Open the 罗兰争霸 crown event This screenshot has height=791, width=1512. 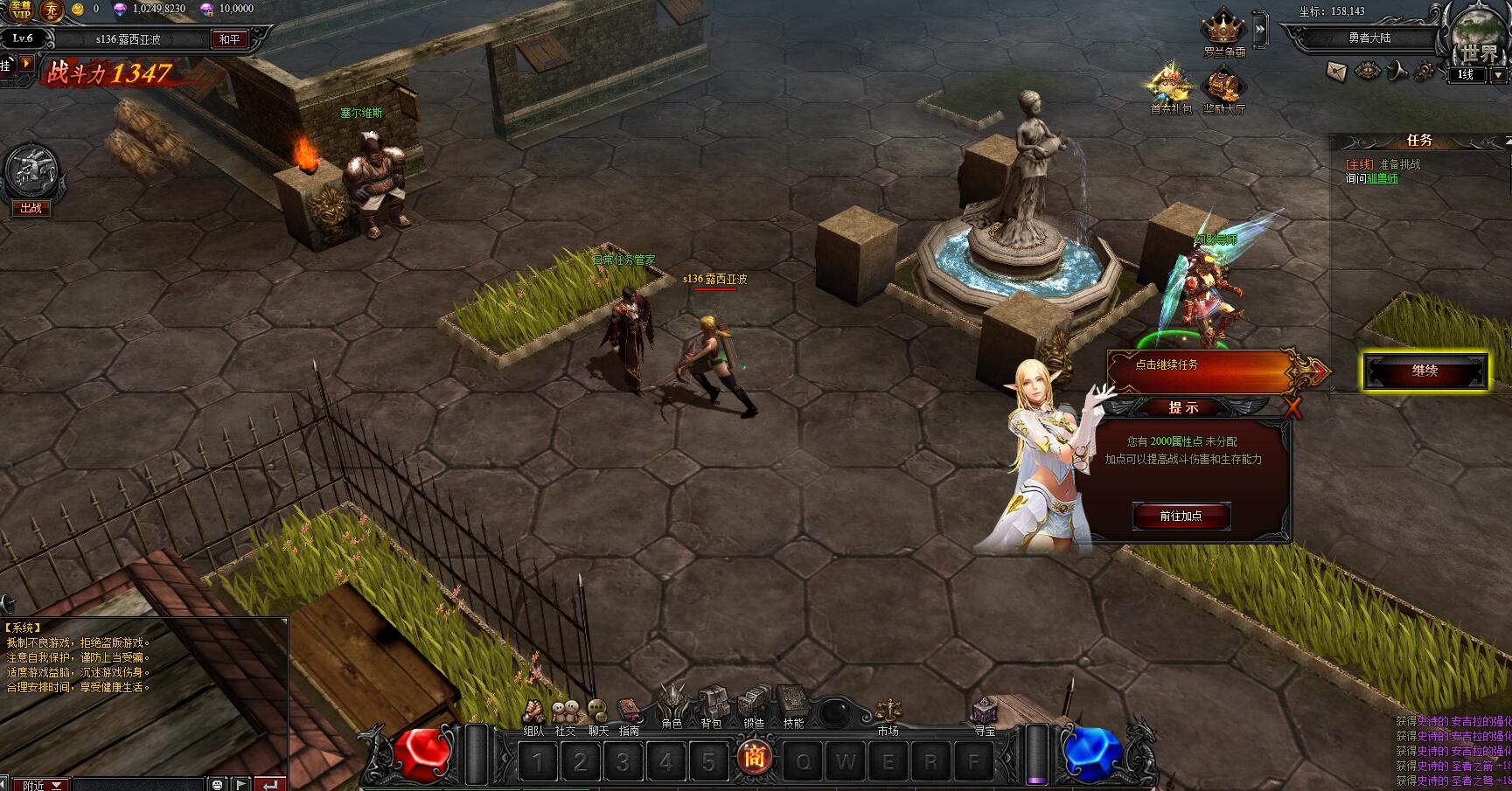coord(1223,32)
